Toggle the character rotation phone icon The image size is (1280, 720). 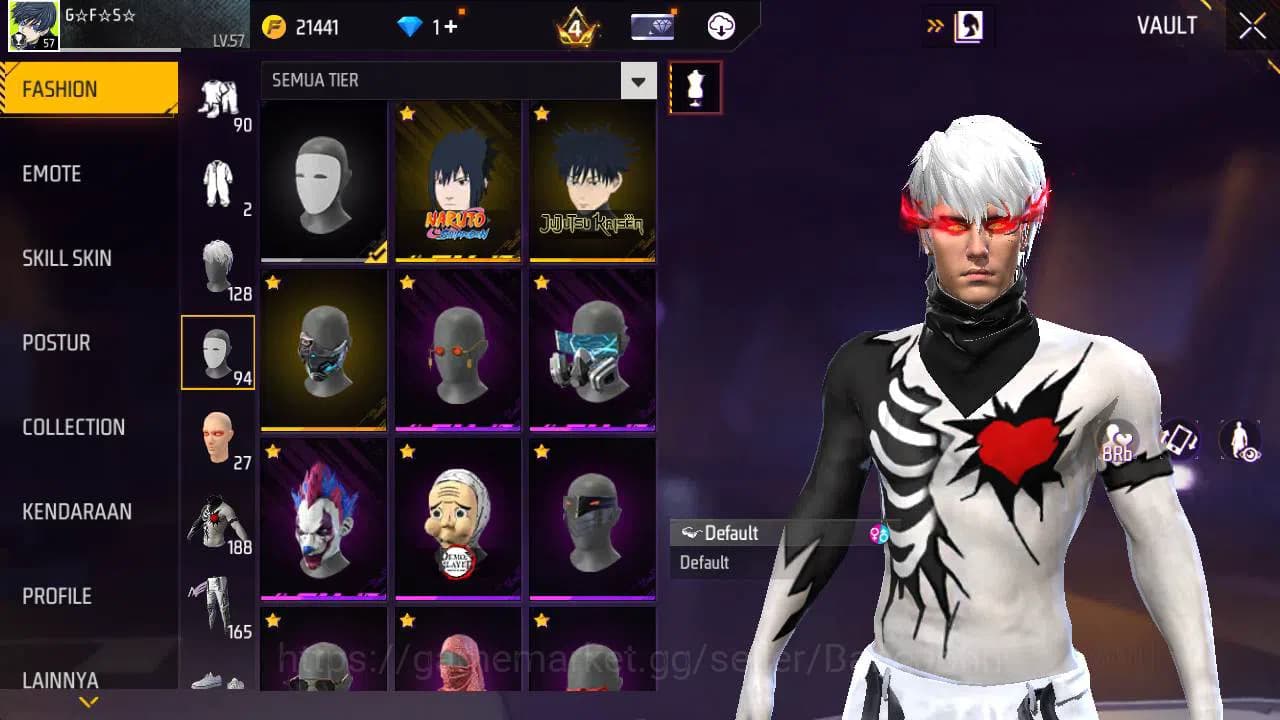pyautogui.click(x=1178, y=440)
